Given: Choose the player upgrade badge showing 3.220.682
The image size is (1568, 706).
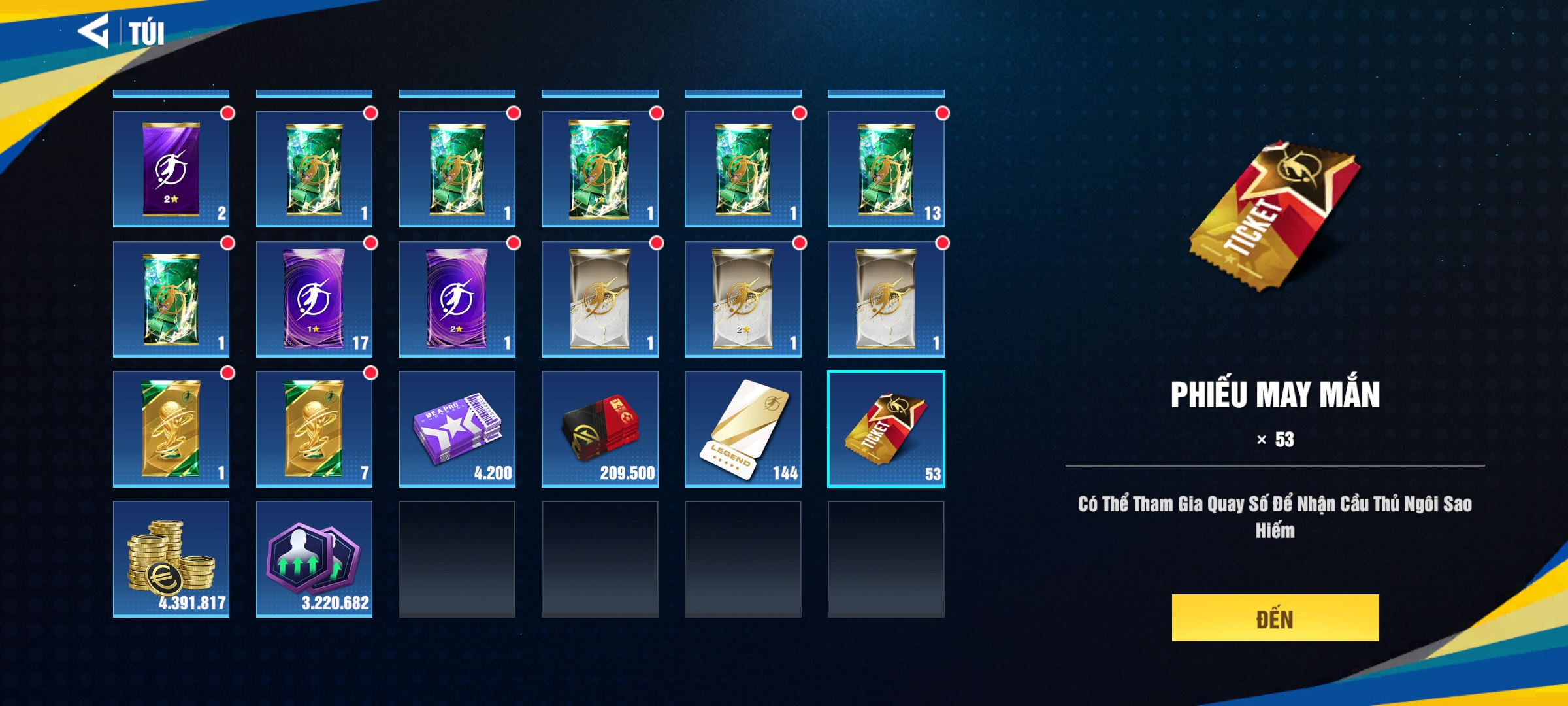Looking at the screenshot, I should coord(314,559).
